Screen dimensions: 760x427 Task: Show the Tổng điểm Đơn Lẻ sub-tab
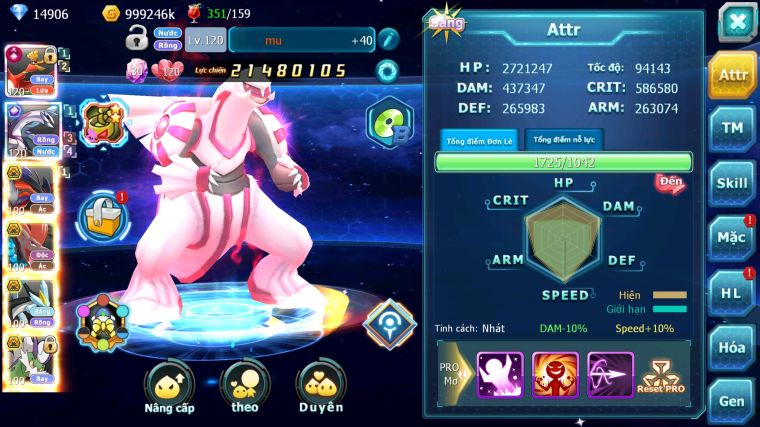coord(480,140)
